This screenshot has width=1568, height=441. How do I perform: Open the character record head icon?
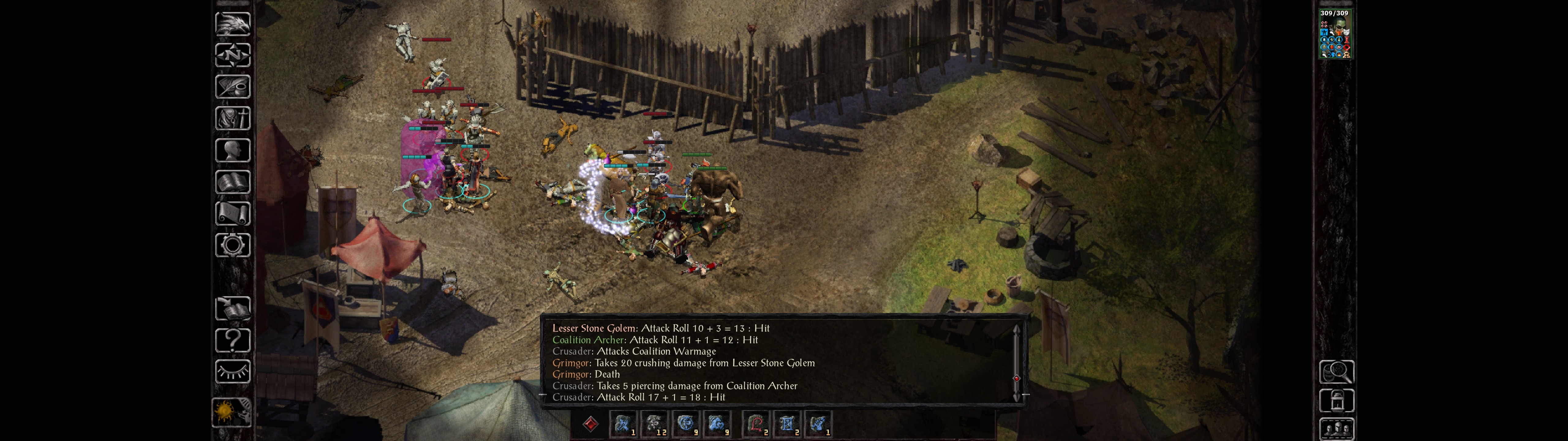tap(232, 150)
